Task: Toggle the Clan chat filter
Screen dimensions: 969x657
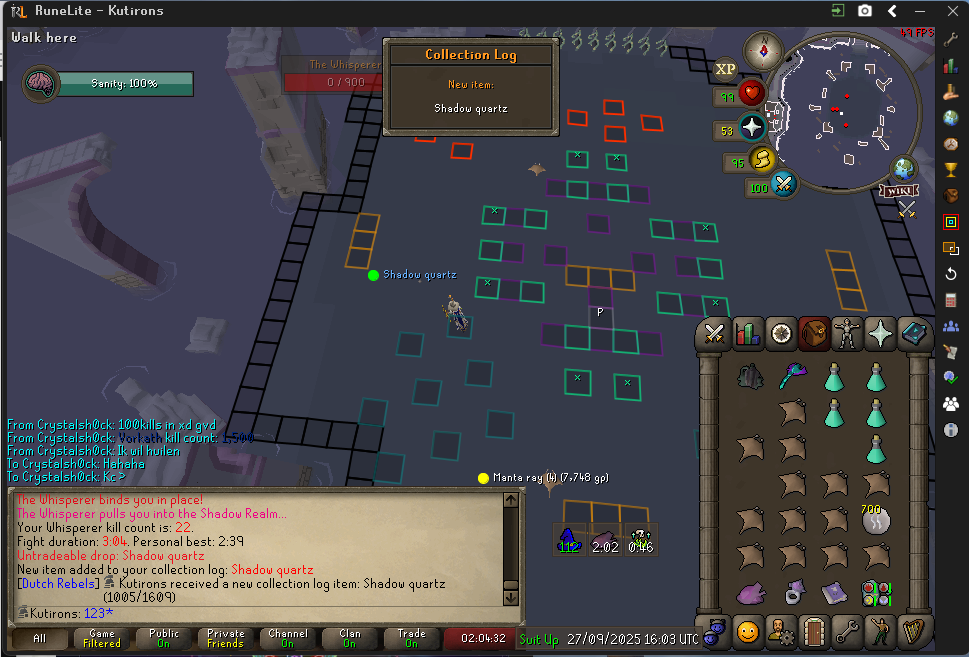Action: 350,638
